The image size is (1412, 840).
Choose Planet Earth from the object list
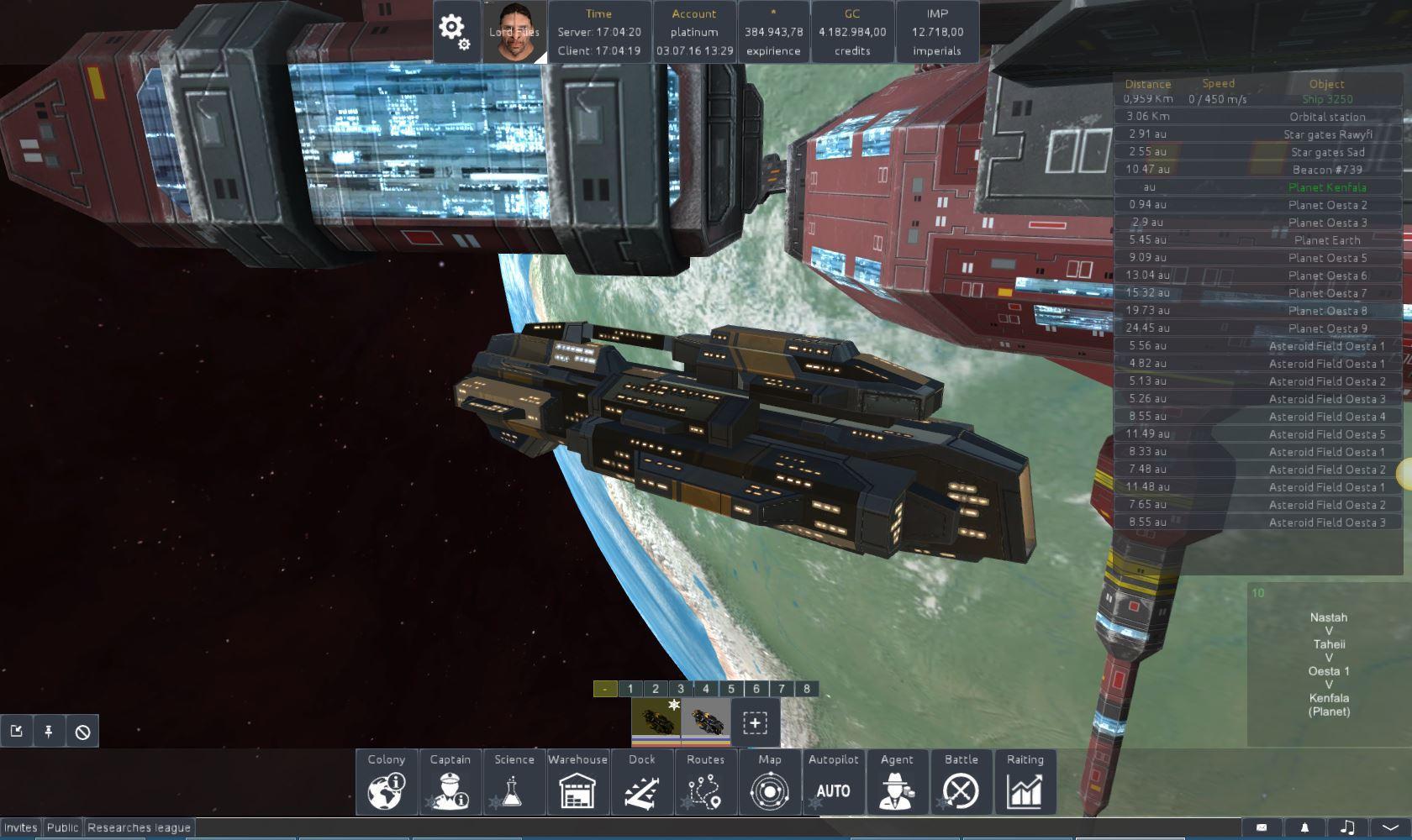[1257, 240]
